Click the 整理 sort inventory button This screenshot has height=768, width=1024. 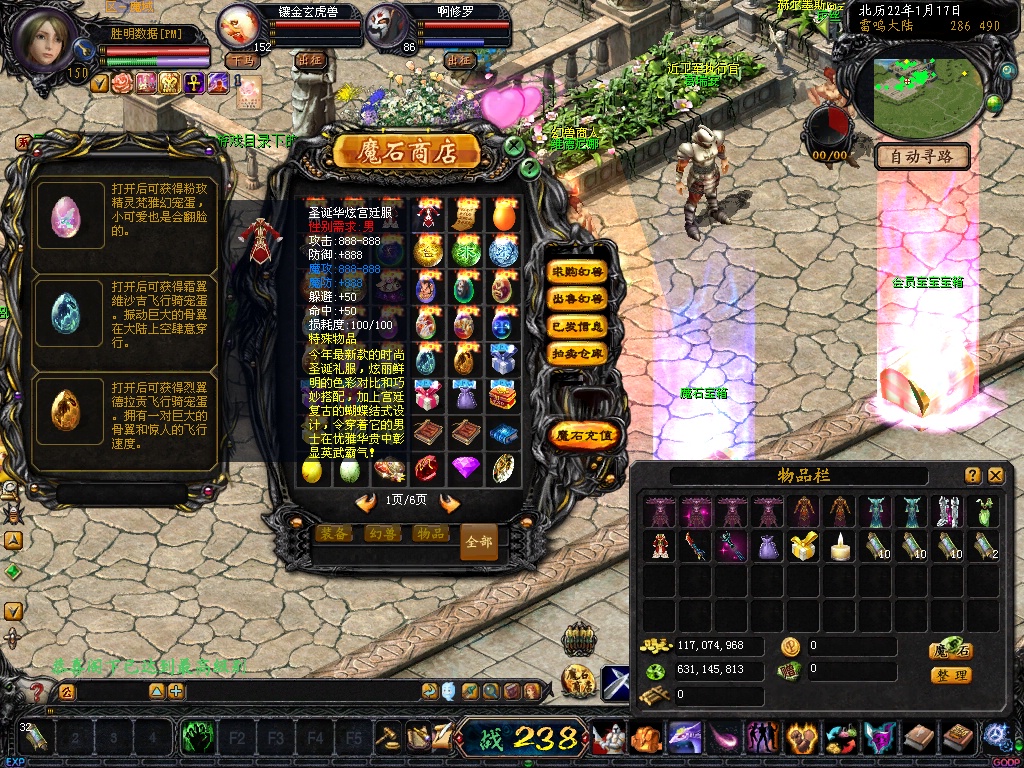[950, 676]
